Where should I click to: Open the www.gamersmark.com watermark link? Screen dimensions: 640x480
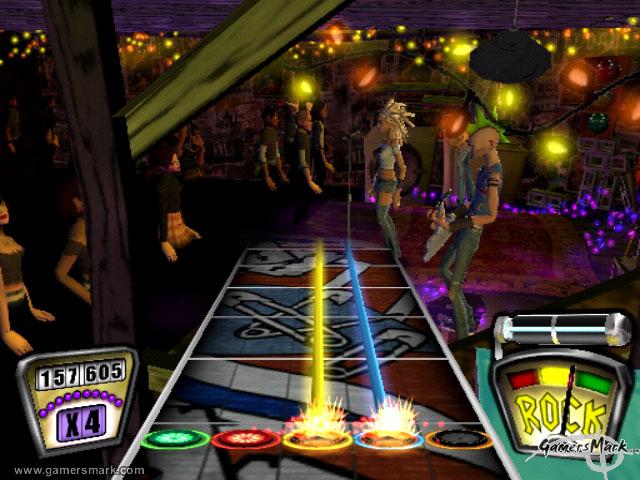click(x=78, y=470)
